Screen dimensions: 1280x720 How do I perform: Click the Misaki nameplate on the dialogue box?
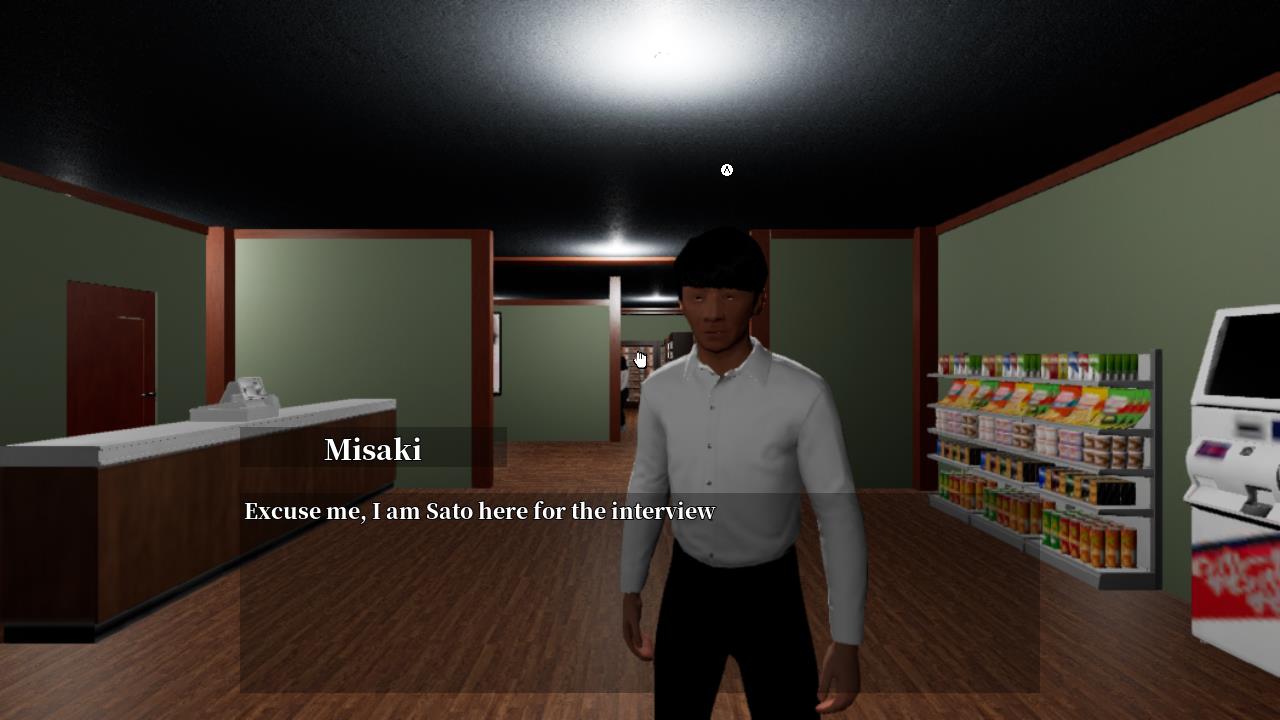pyautogui.click(x=373, y=450)
